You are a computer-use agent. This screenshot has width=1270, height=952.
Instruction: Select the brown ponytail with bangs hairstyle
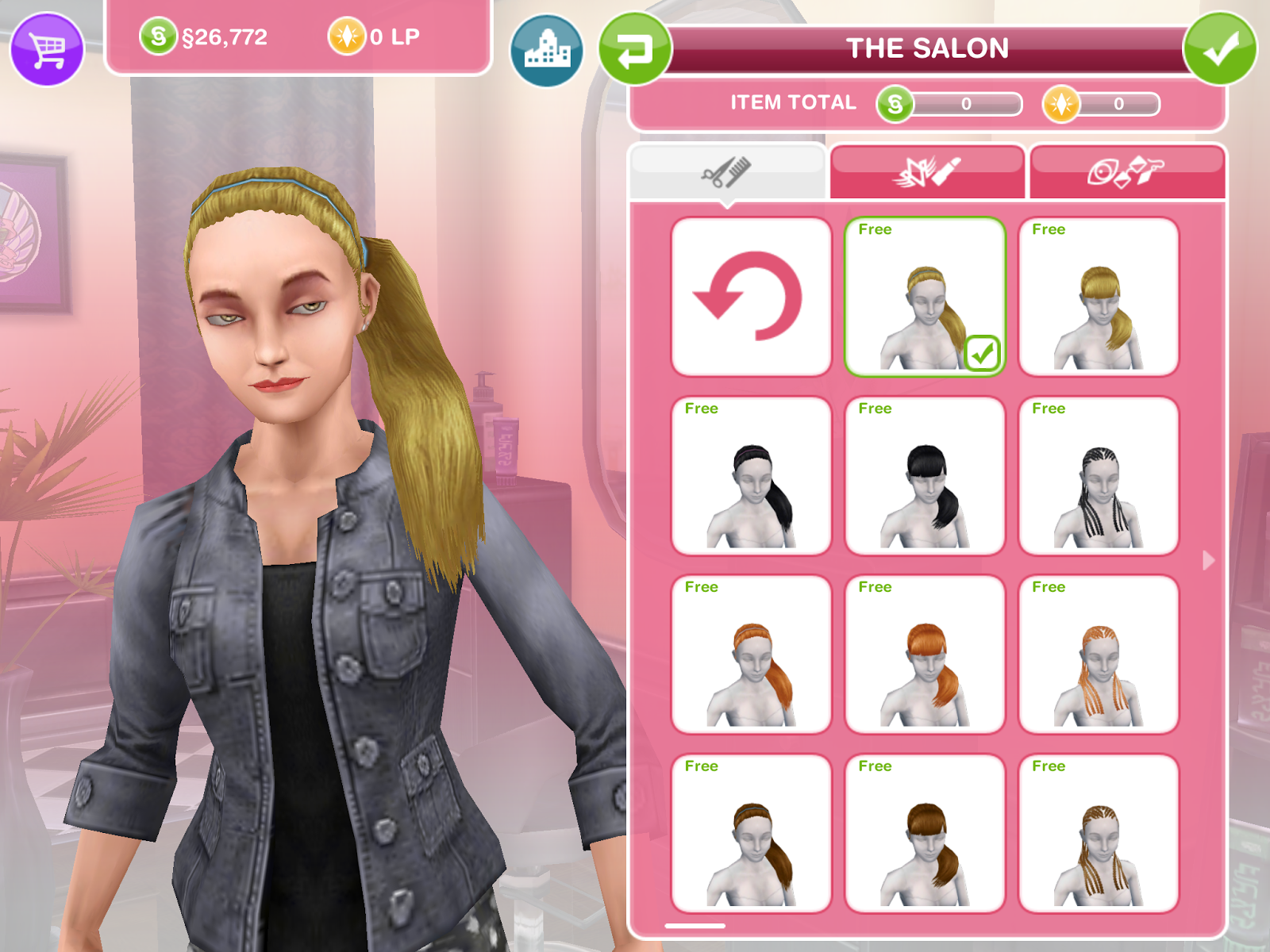pyautogui.click(x=923, y=833)
